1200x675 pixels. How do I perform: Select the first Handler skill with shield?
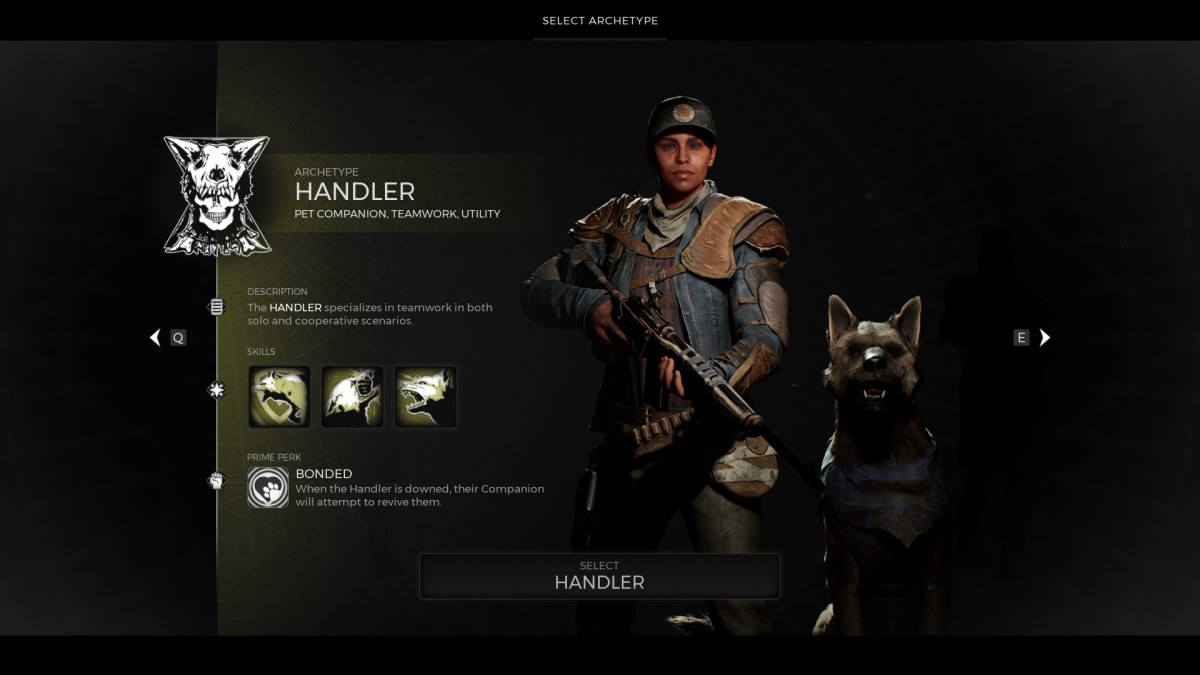[x=279, y=397]
